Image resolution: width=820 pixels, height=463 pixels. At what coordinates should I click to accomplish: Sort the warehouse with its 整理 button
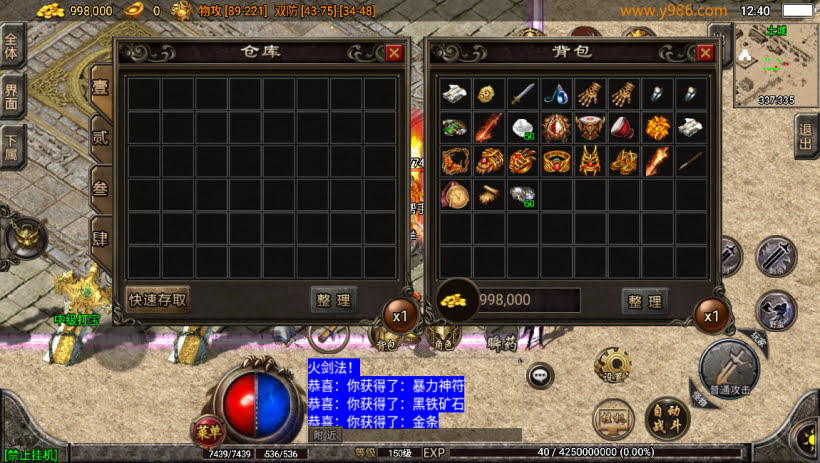coord(334,299)
